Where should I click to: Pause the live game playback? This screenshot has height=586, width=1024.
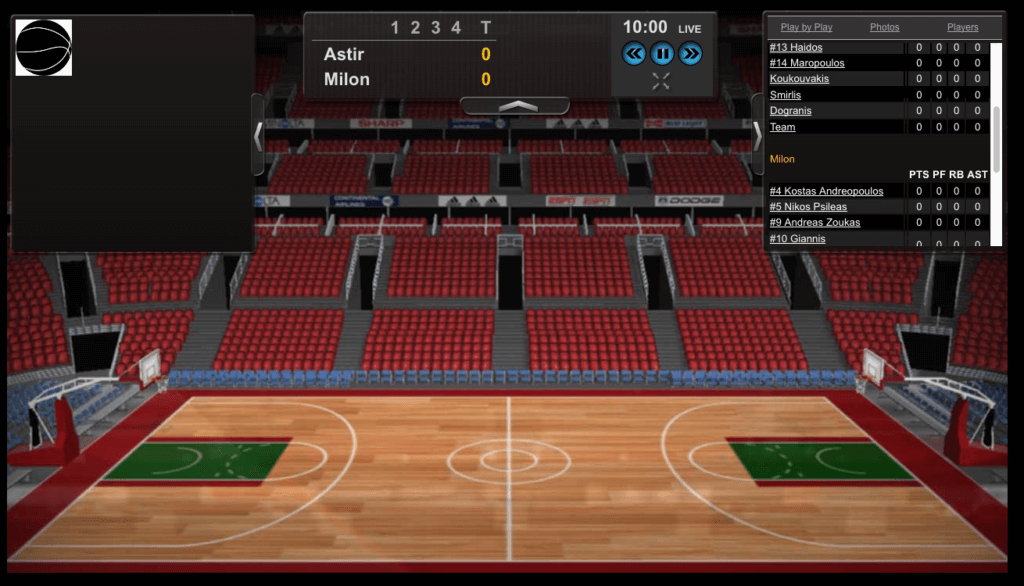662,54
